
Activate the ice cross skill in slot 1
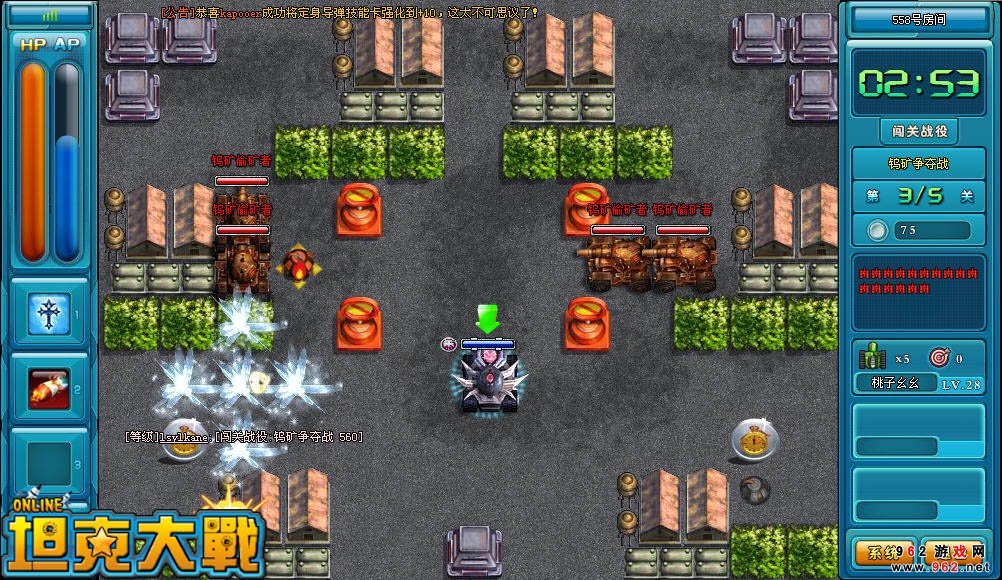point(48,312)
